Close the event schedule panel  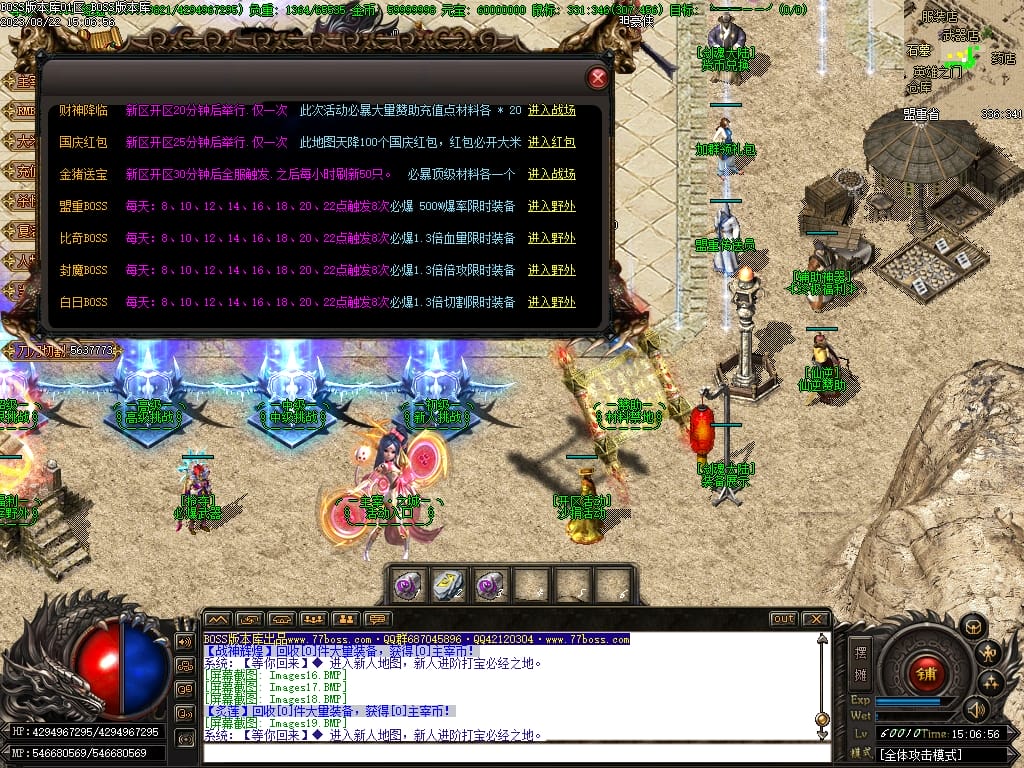(598, 78)
